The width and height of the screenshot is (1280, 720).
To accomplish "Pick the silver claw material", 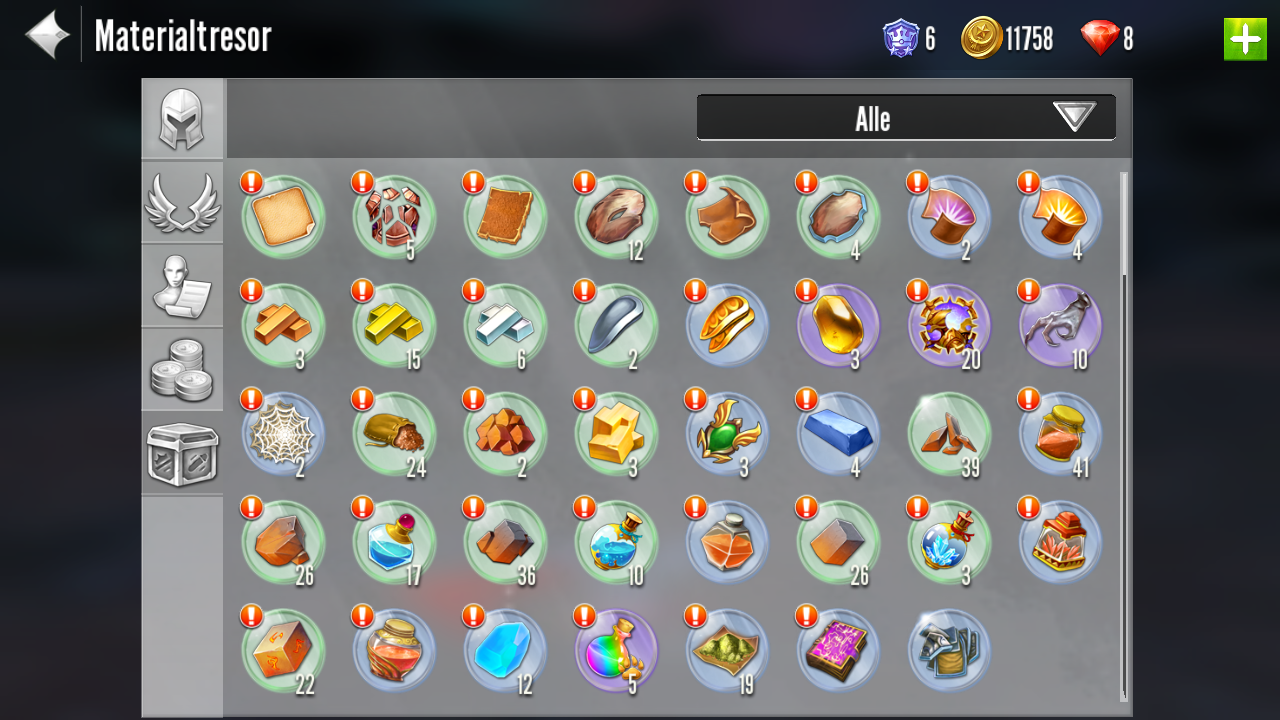I will point(1060,325).
